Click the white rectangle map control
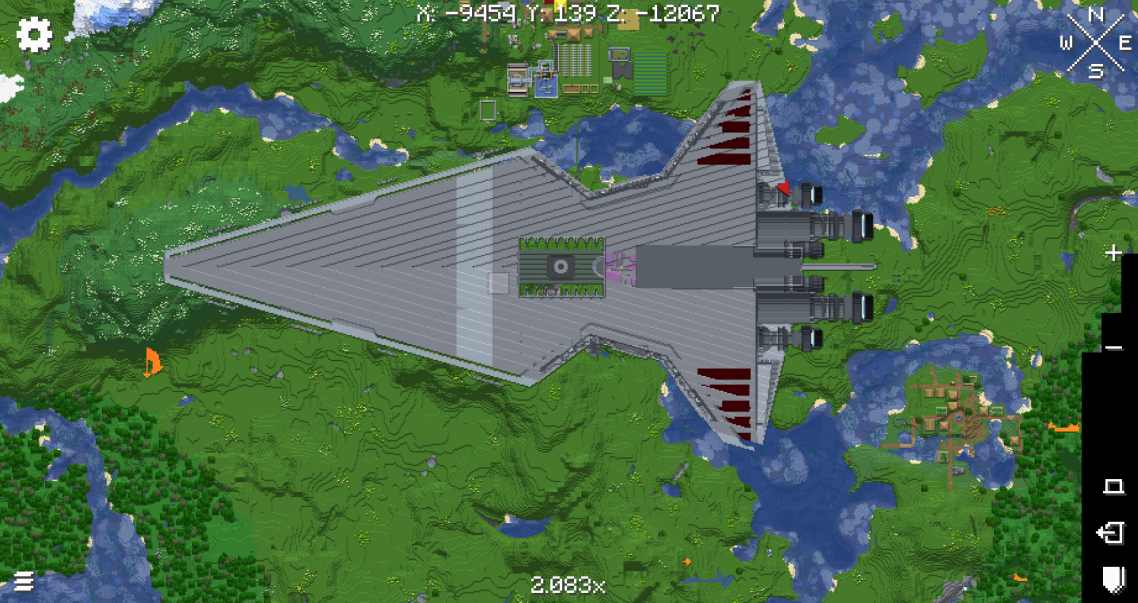This screenshot has height=603, width=1138. 1113,487
